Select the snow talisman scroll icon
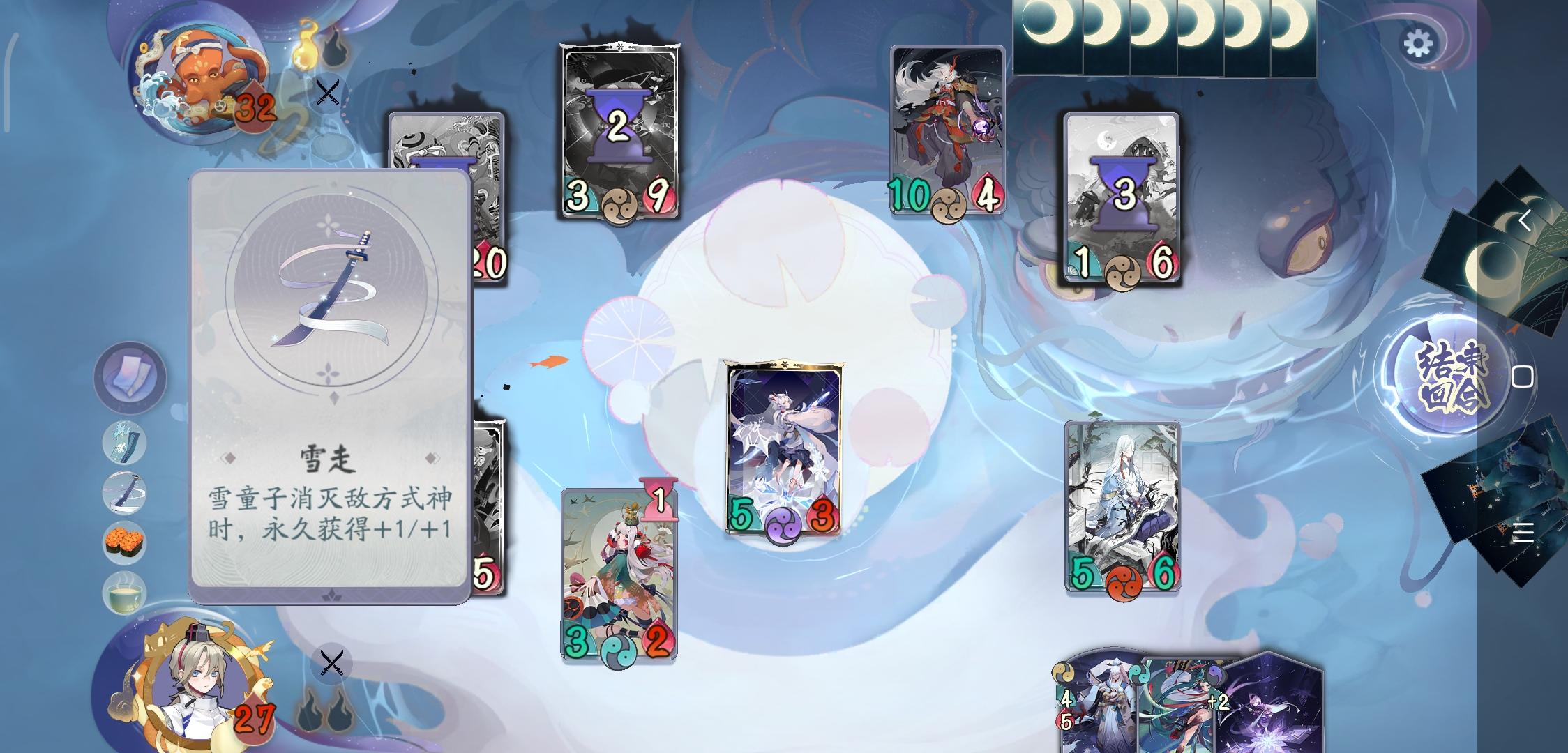Image resolution: width=1568 pixels, height=753 pixels. click(x=124, y=443)
